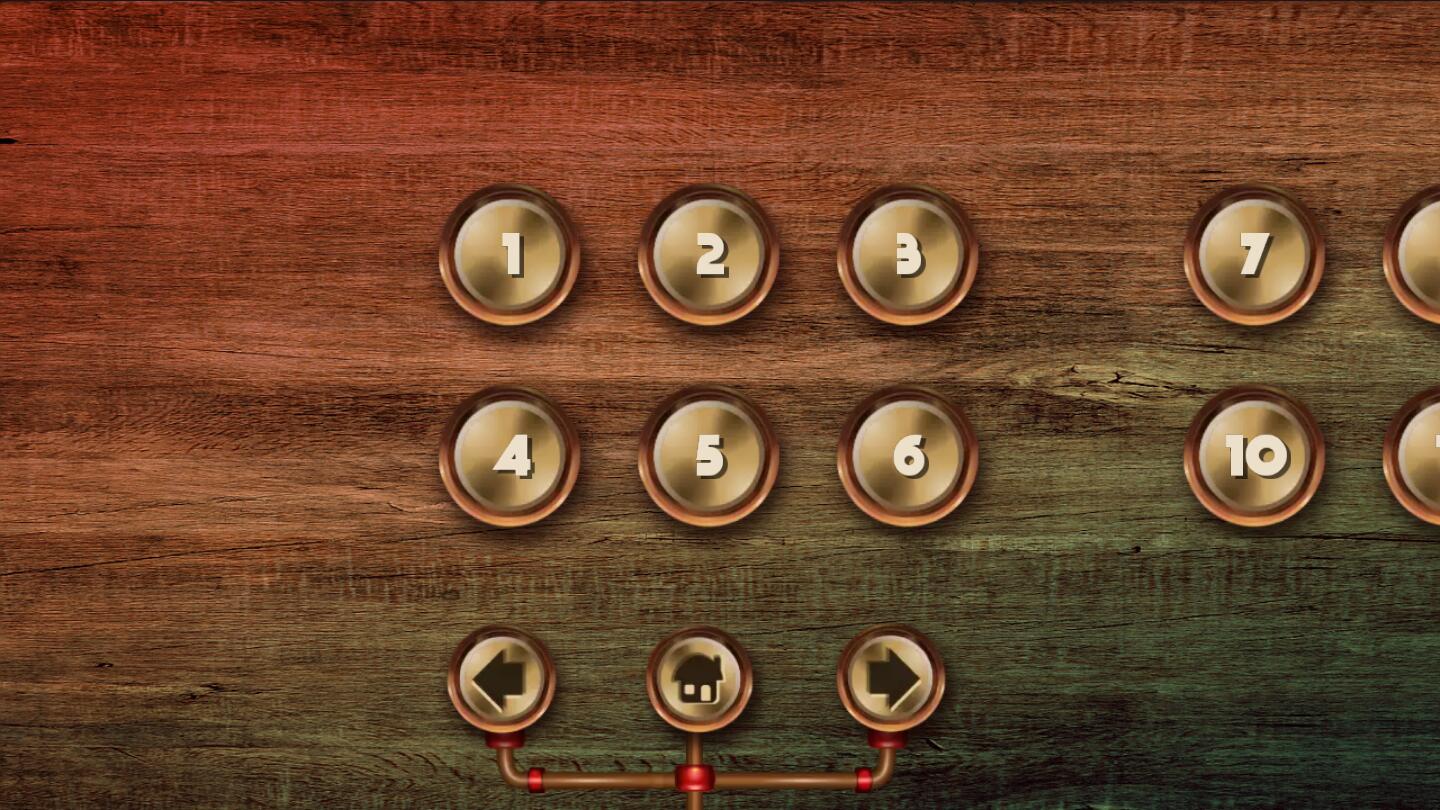Screen dimensions: 1440x810
Task: Open level 2
Action: pyautogui.click(x=710, y=258)
